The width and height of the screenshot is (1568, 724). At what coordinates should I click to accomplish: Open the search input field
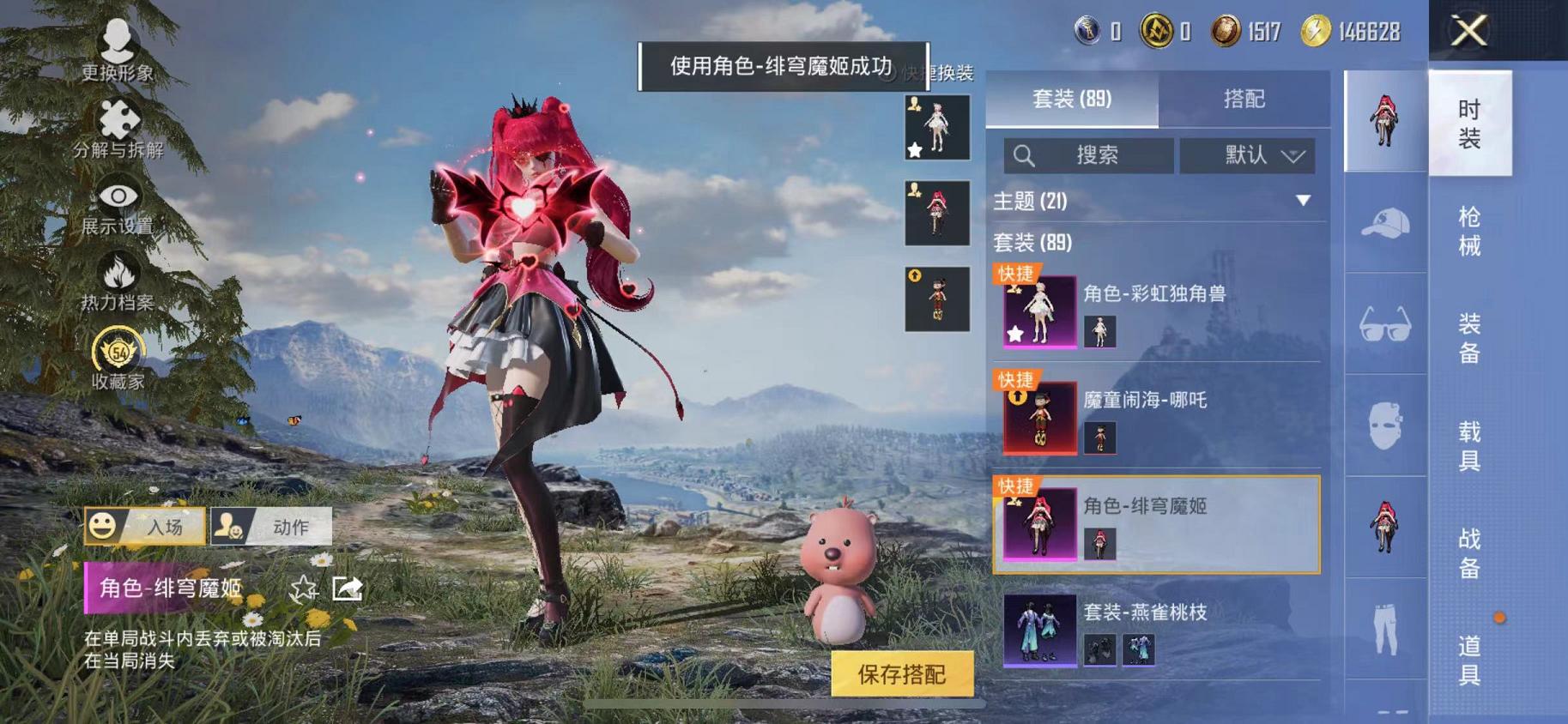click(x=1088, y=155)
